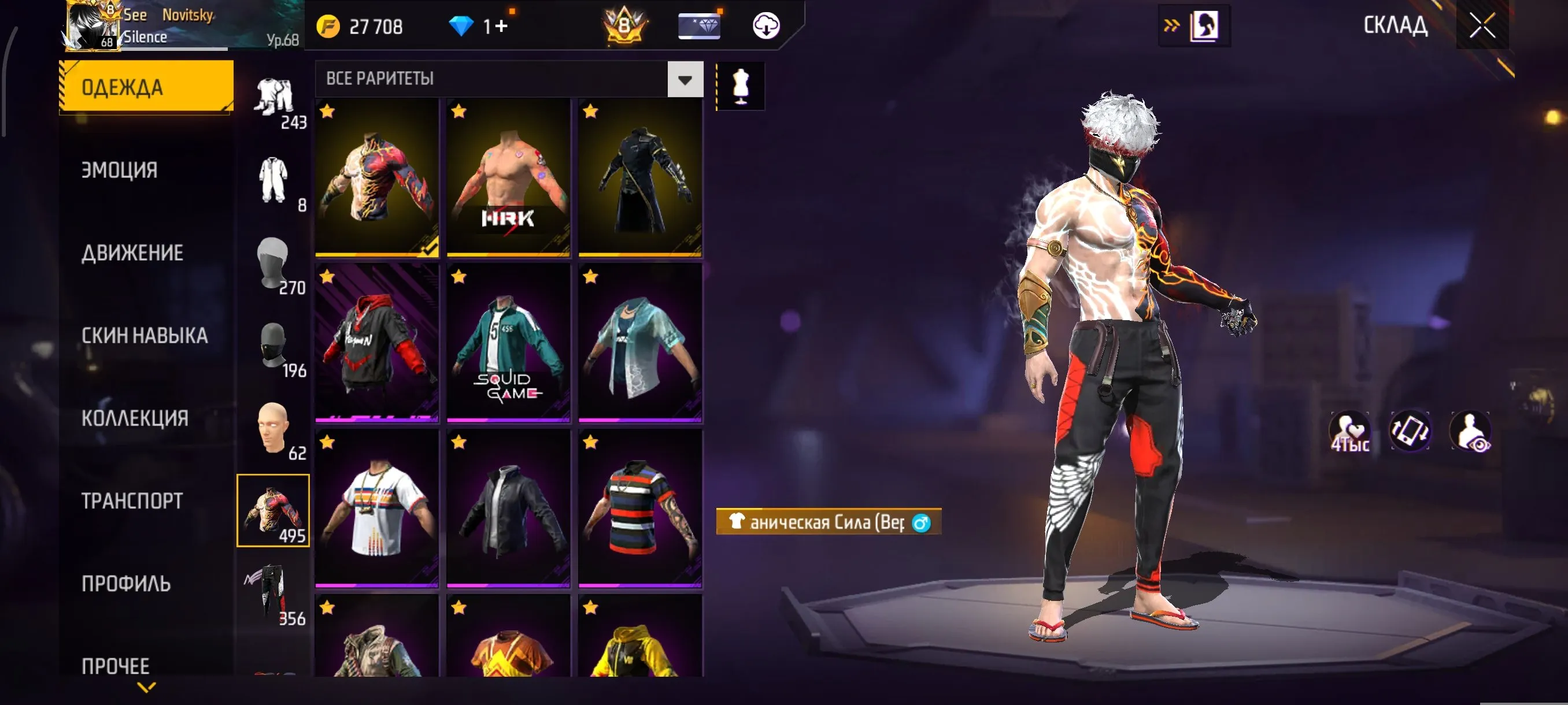Switch to the ЭМОЦИЯ tab
This screenshot has width=1568, height=705.
[120, 170]
